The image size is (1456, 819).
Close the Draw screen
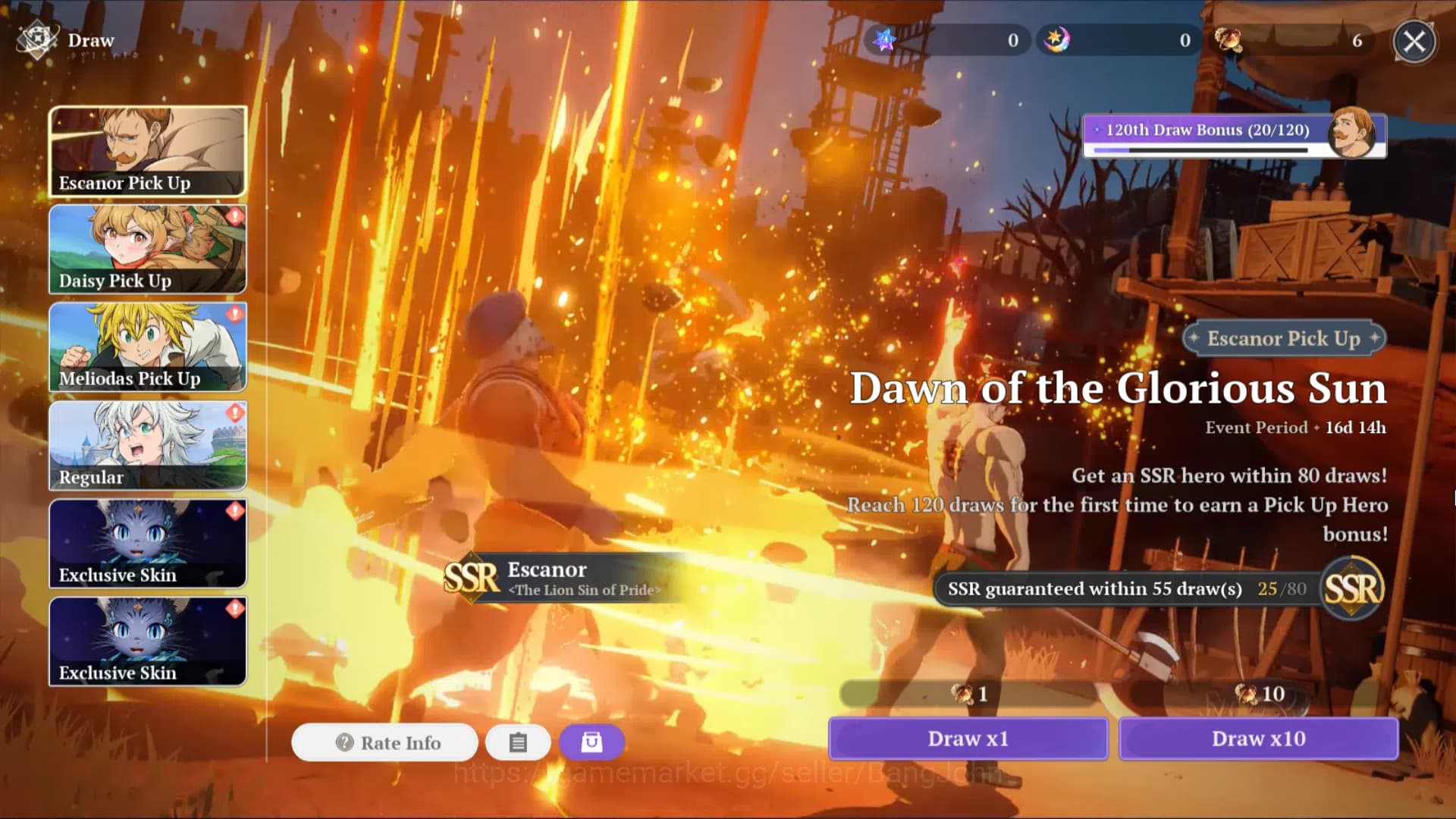coord(1414,41)
